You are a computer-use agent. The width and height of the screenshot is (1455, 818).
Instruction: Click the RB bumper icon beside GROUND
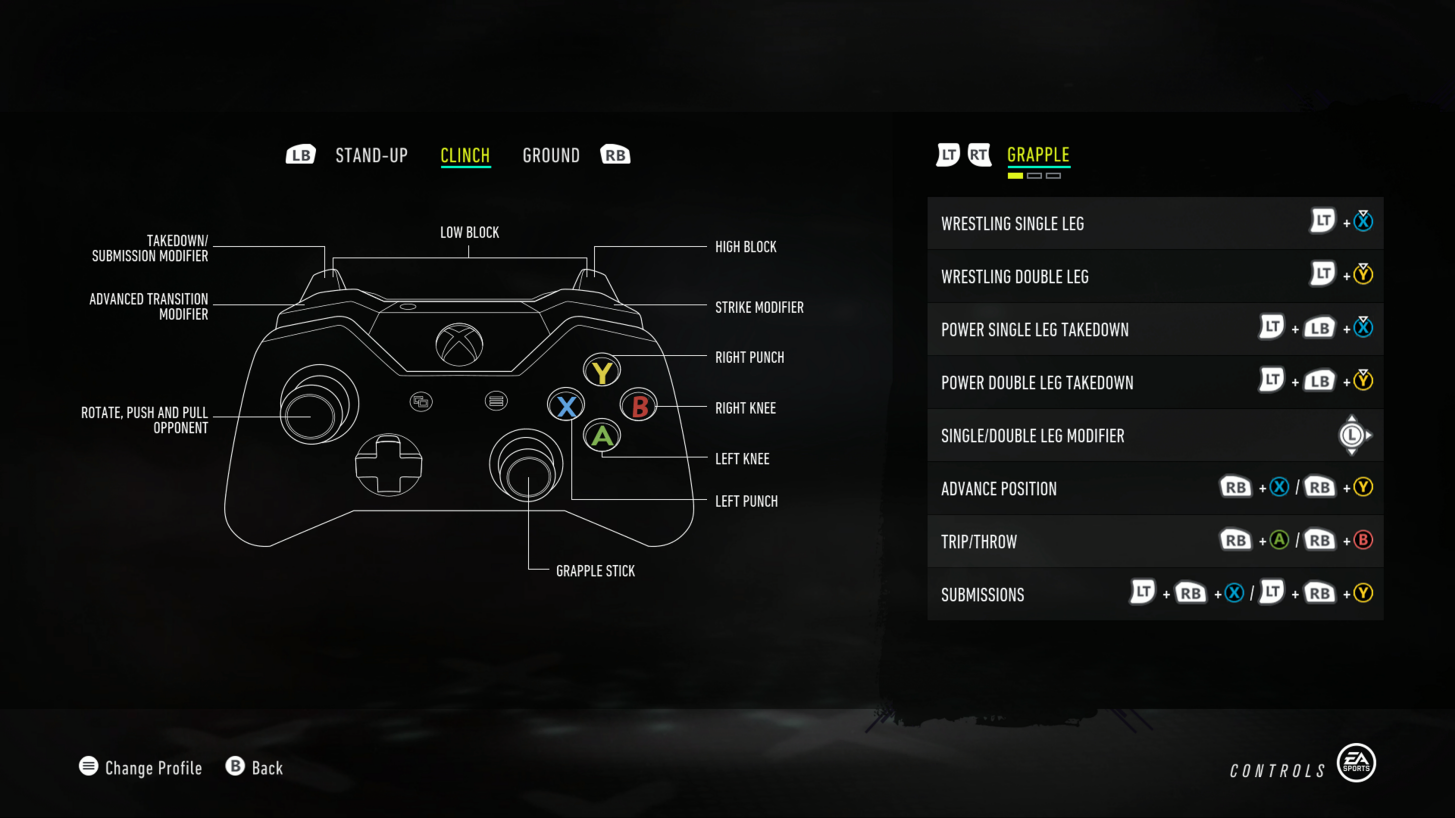[x=615, y=154]
